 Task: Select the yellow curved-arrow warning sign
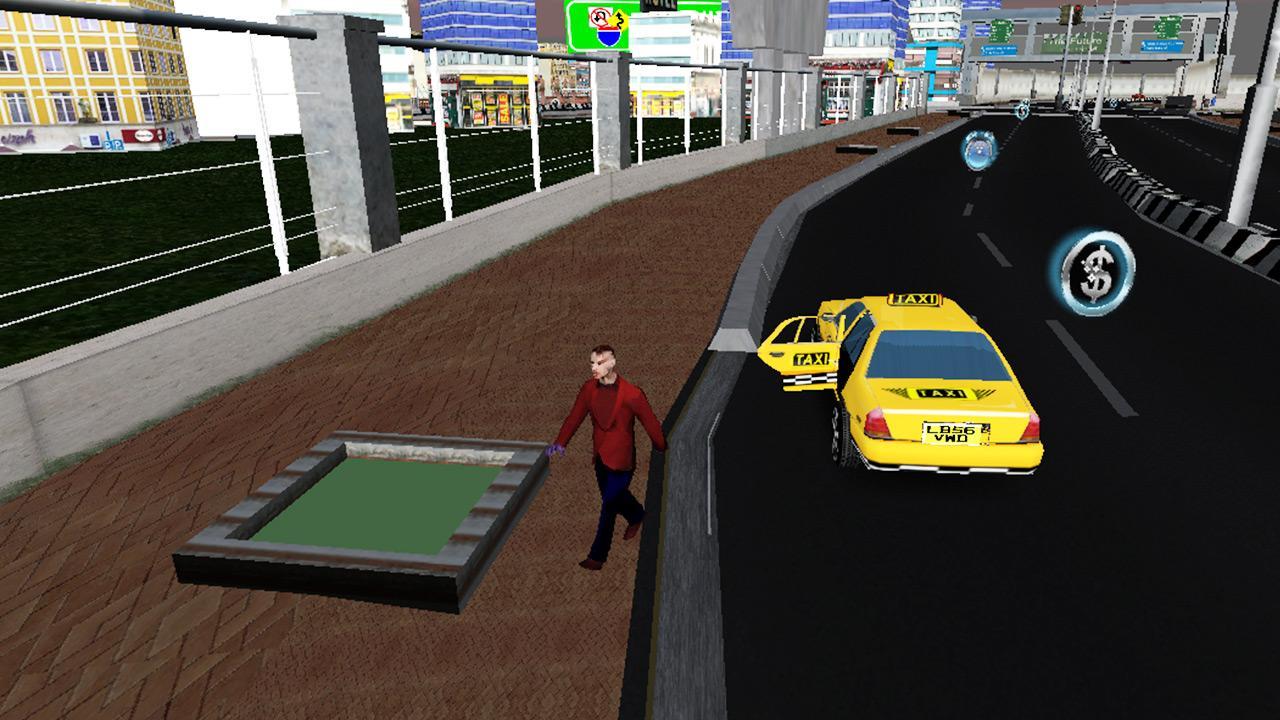[x=620, y=20]
